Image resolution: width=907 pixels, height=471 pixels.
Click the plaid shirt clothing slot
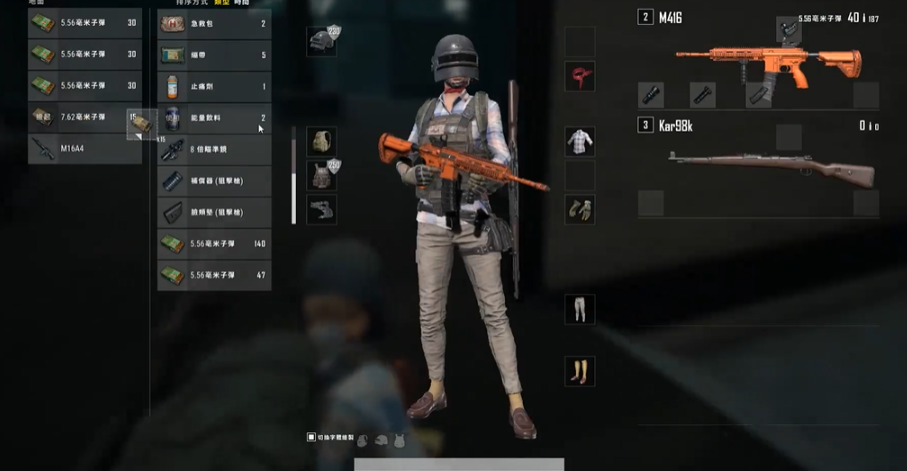click(x=580, y=141)
